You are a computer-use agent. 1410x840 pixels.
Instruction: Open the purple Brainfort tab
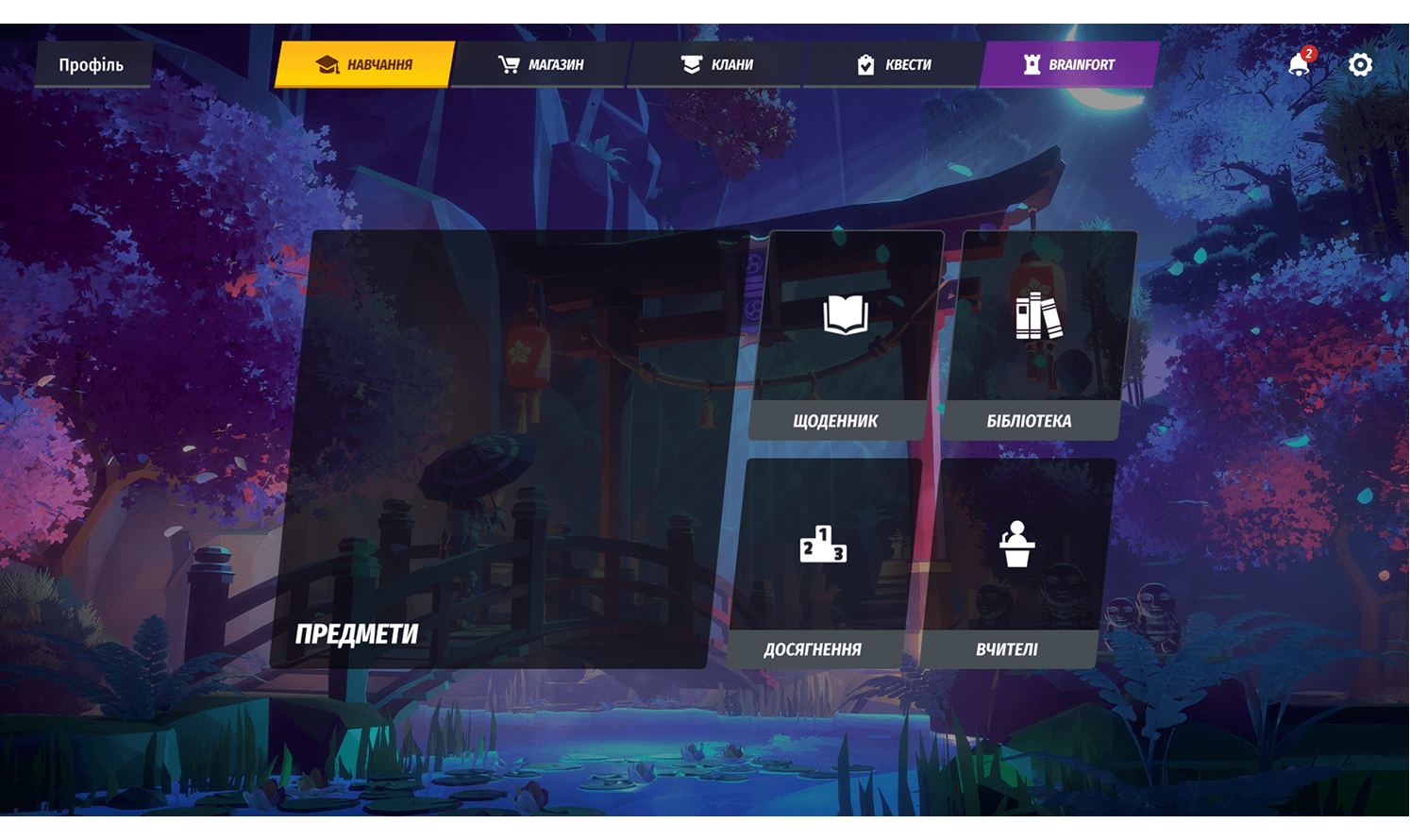coord(1069,65)
